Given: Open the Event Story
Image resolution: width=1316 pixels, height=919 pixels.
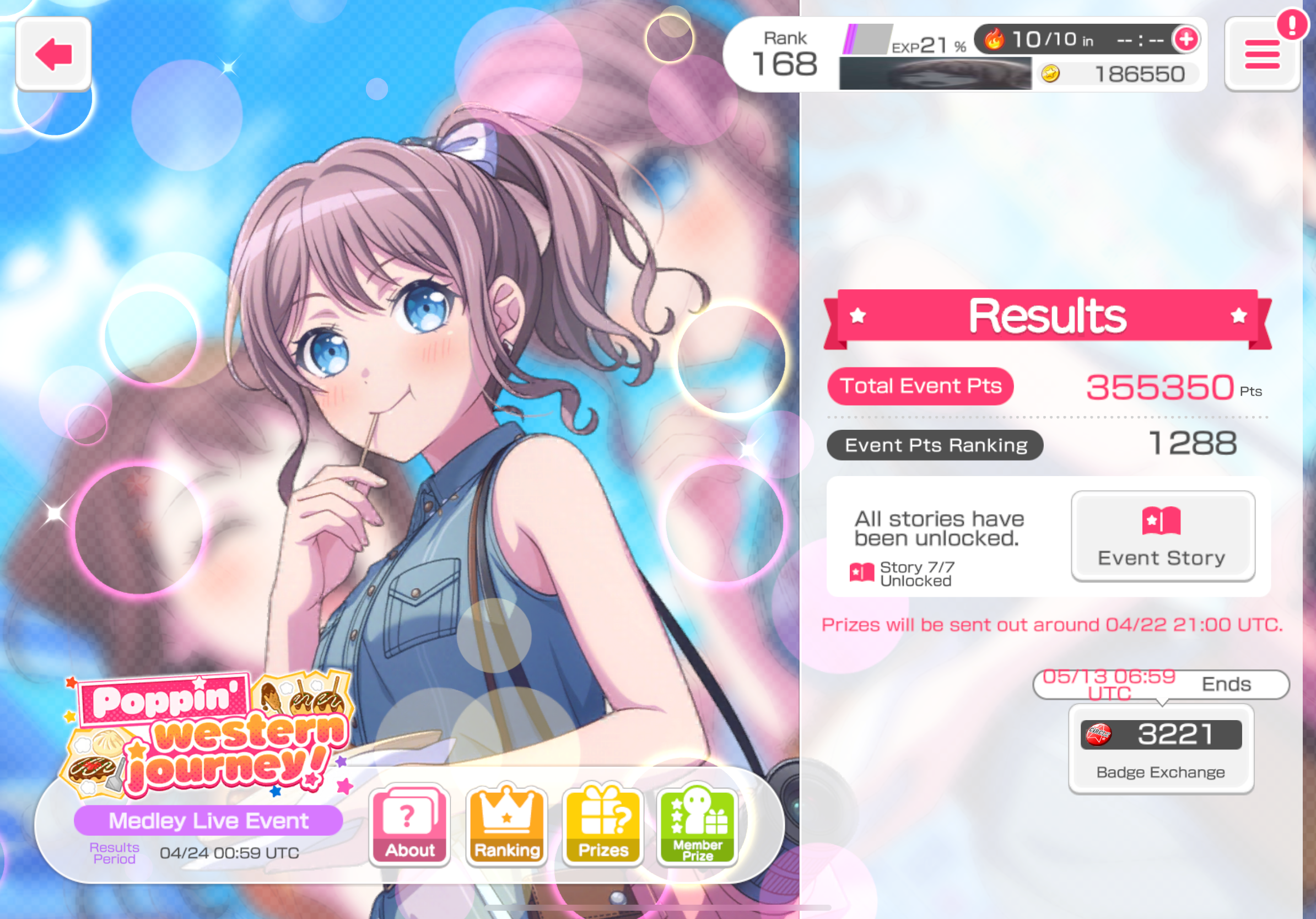Looking at the screenshot, I should pyautogui.click(x=1162, y=536).
